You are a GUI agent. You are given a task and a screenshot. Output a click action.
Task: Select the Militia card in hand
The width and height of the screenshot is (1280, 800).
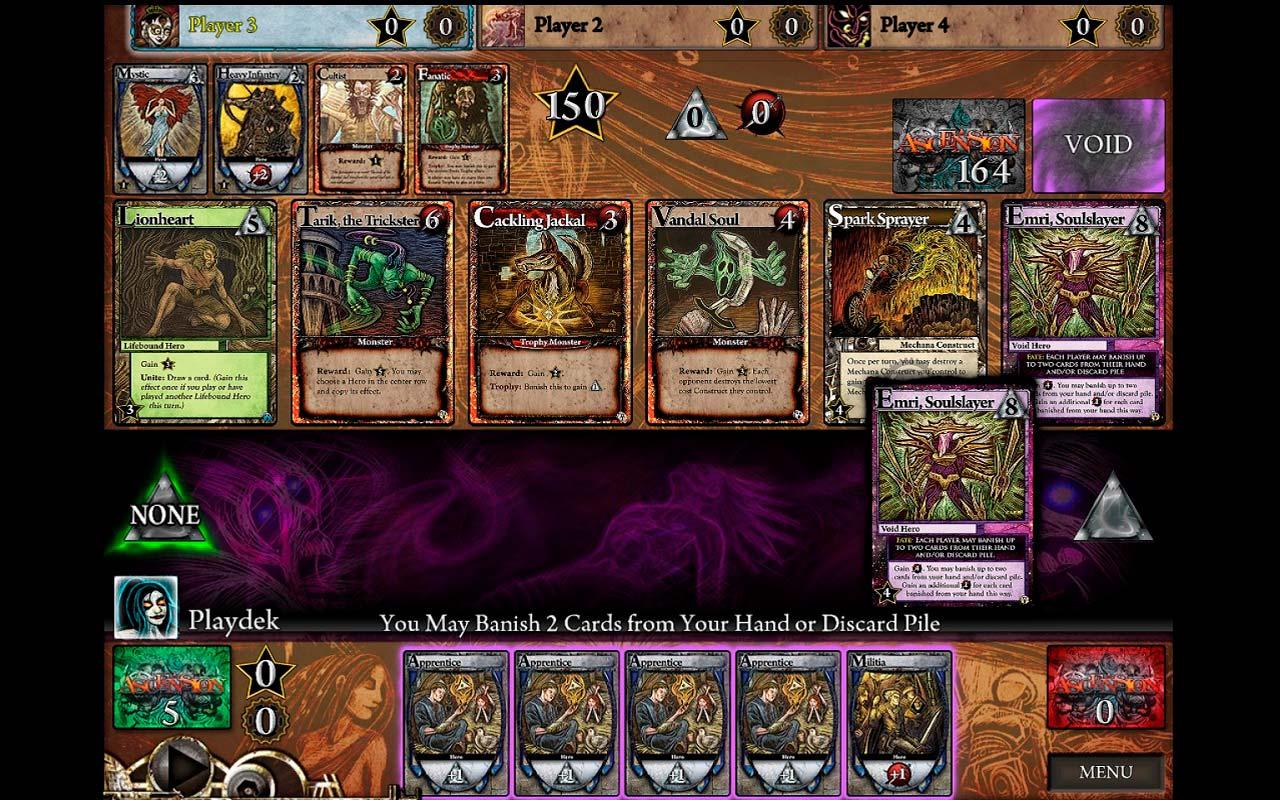click(899, 722)
